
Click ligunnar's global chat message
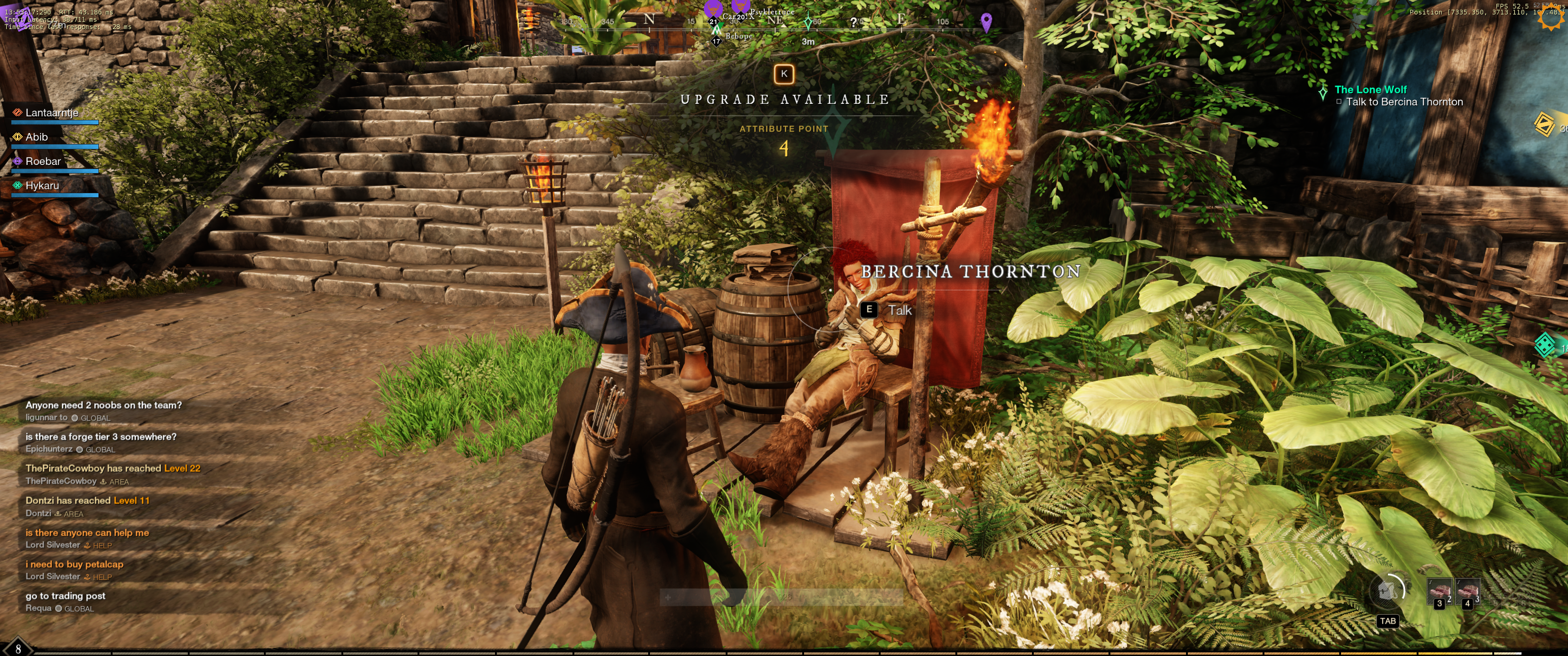point(103,405)
